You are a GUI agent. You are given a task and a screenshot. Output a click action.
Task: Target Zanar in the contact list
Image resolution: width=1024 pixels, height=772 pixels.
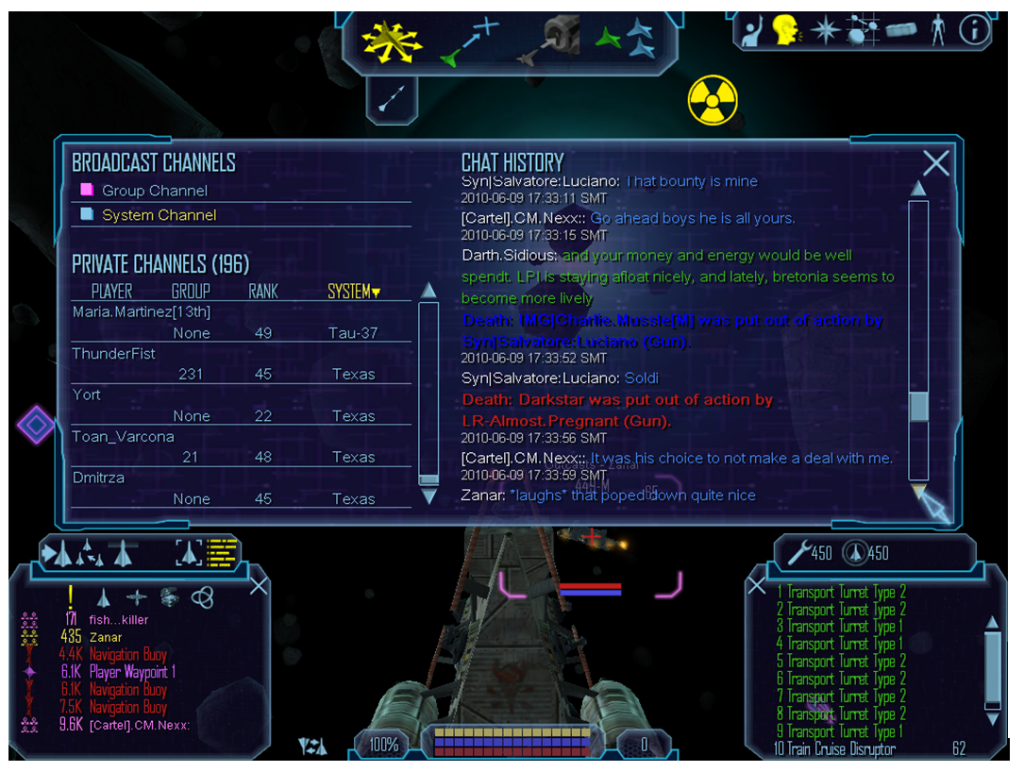105,637
